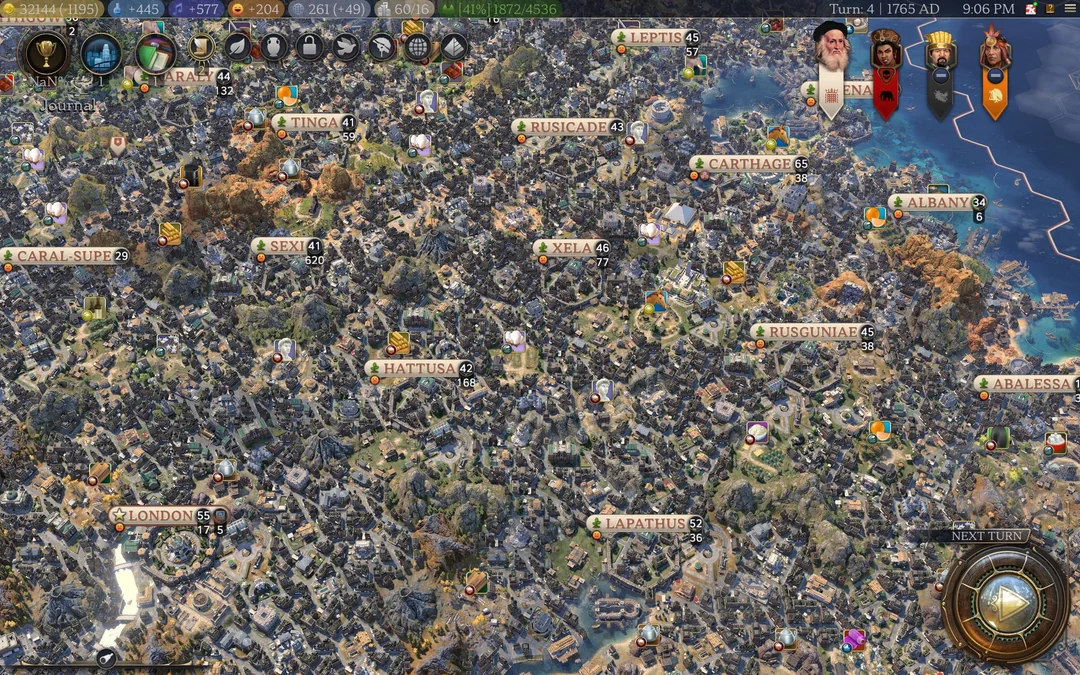Open the dove icon panel

[x=346, y=46]
